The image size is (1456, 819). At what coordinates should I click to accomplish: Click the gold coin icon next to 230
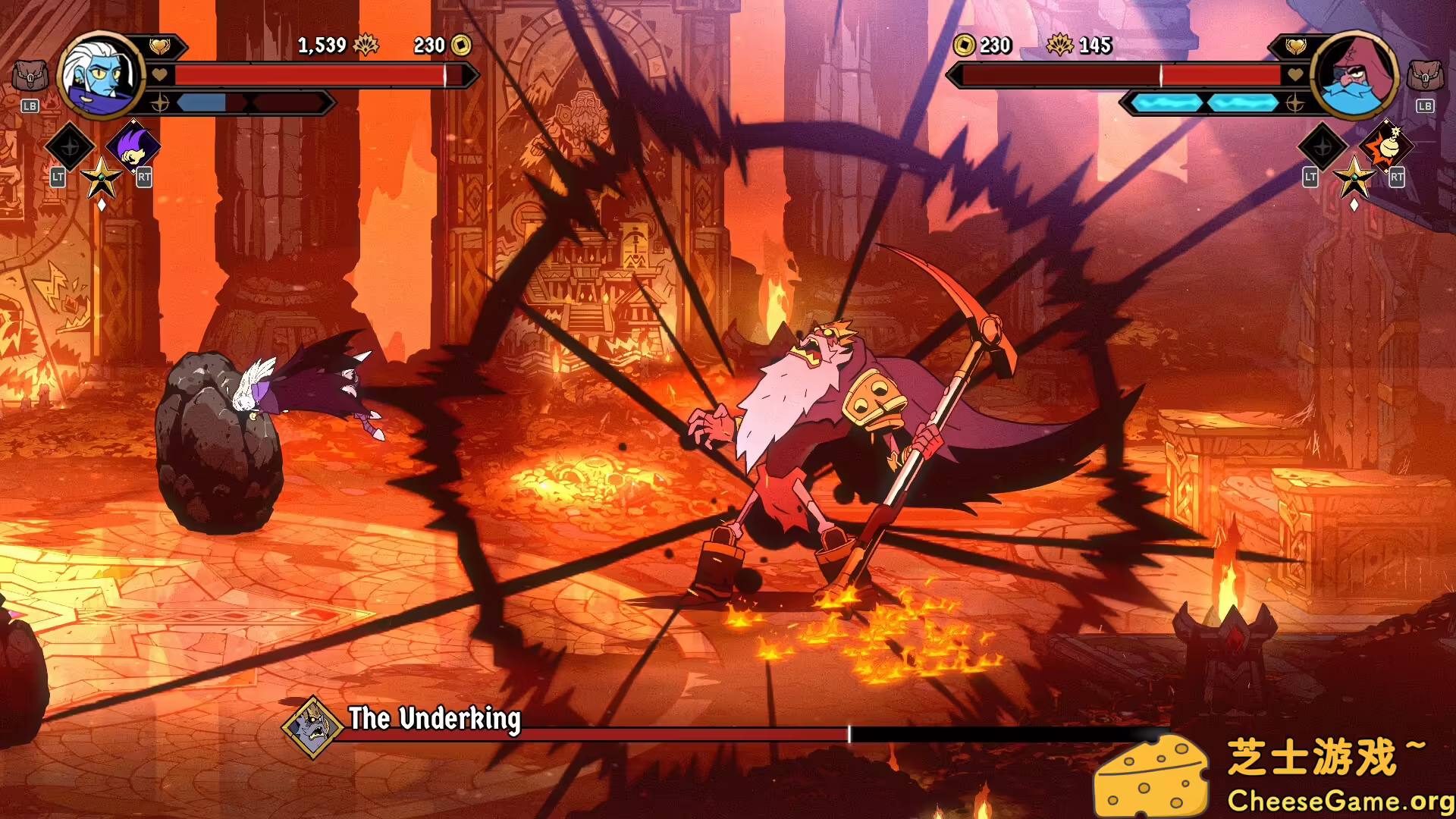click(x=463, y=45)
